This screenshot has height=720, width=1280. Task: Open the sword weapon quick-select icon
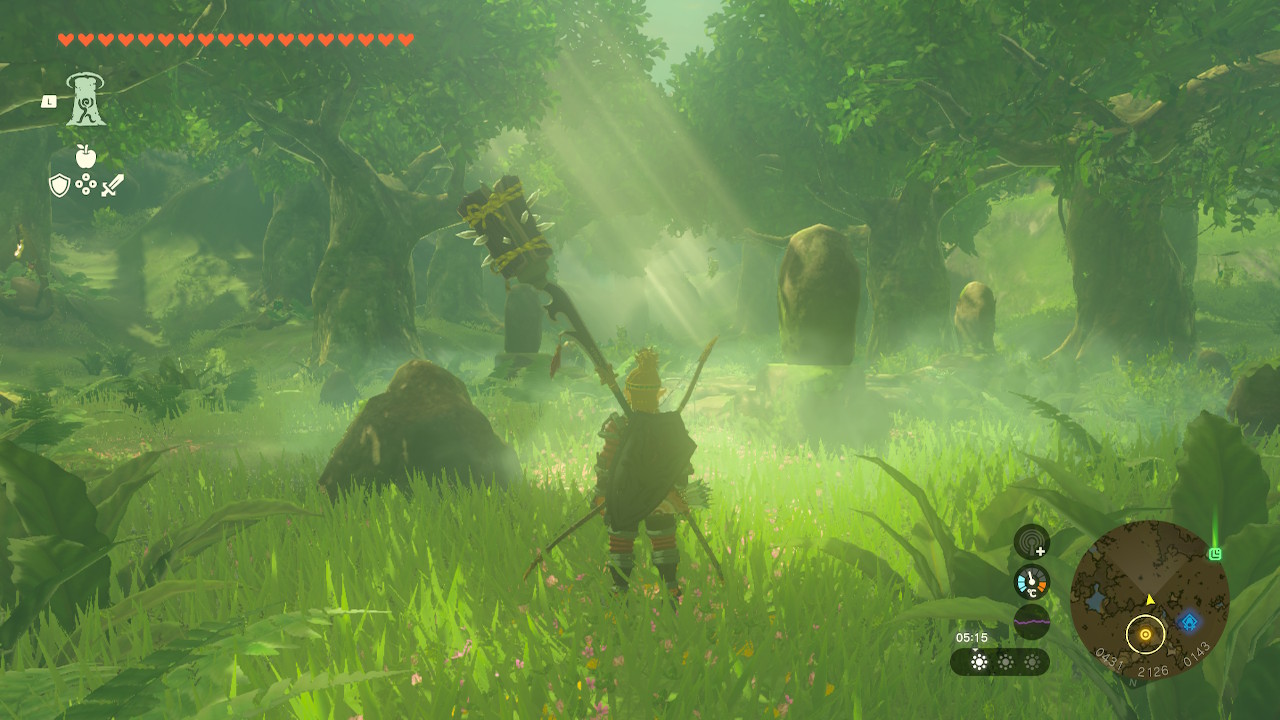point(113,185)
